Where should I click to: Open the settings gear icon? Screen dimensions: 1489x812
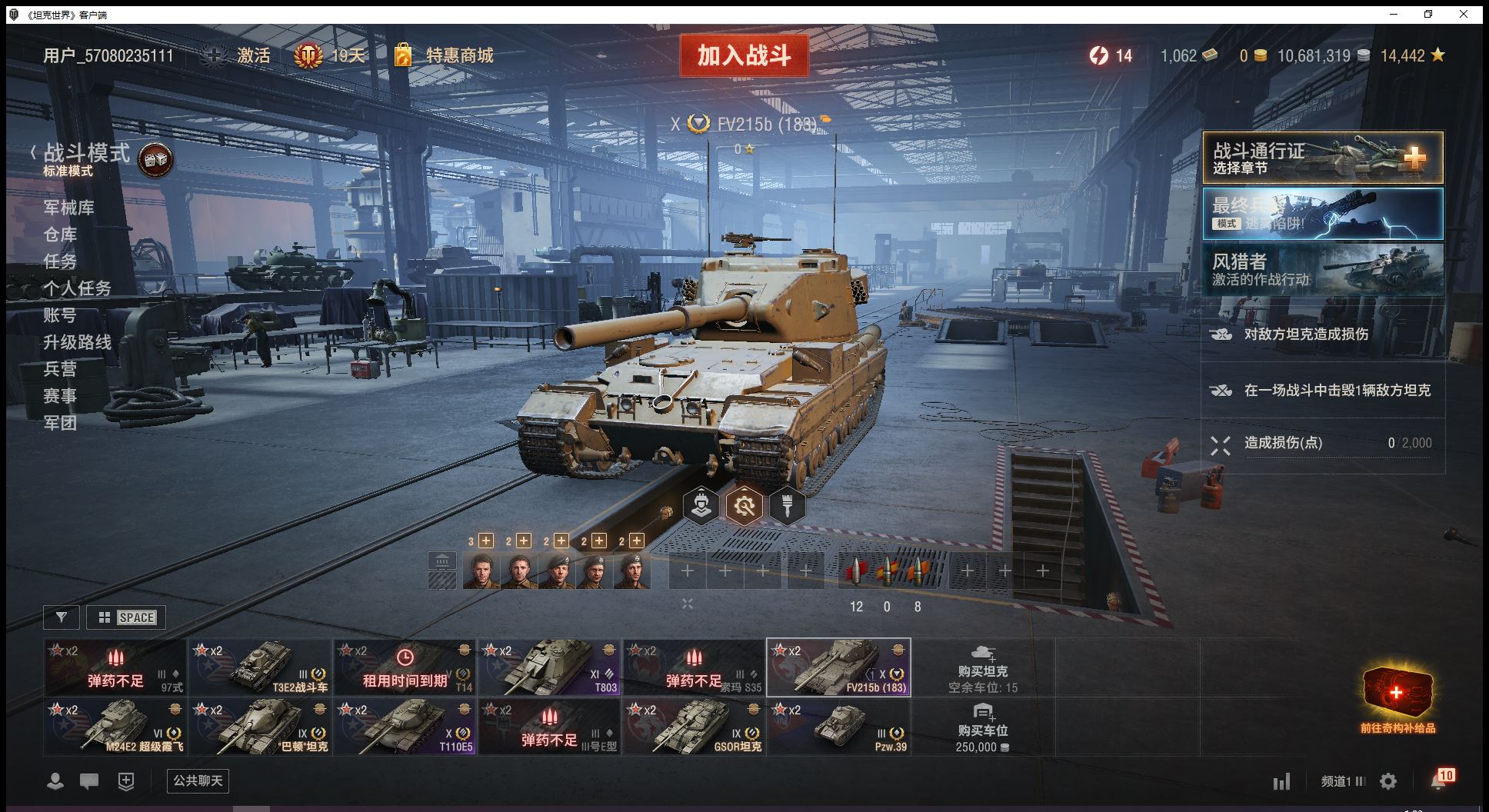click(1388, 782)
